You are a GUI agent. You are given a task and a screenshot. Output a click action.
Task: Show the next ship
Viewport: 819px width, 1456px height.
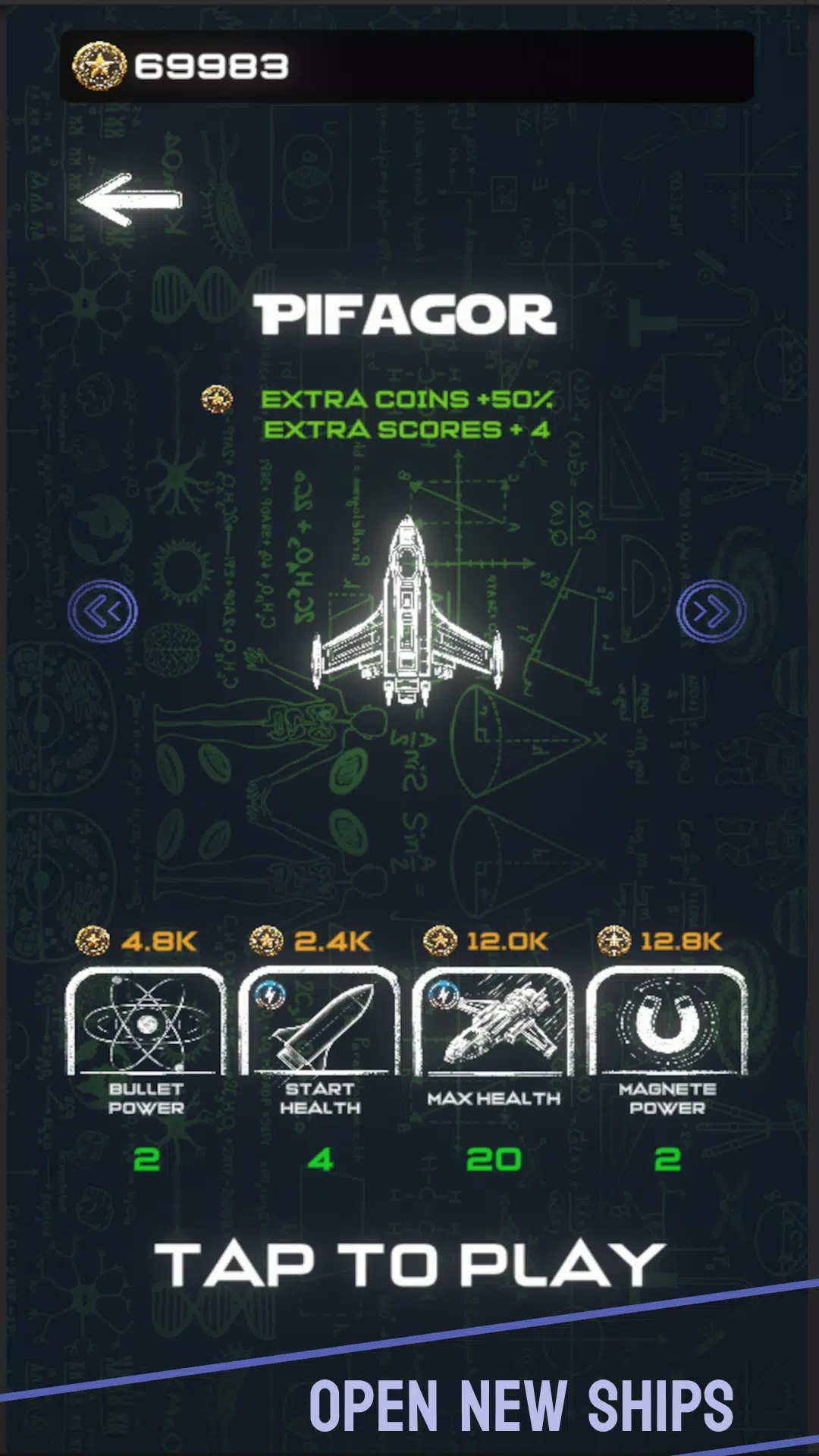711,611
